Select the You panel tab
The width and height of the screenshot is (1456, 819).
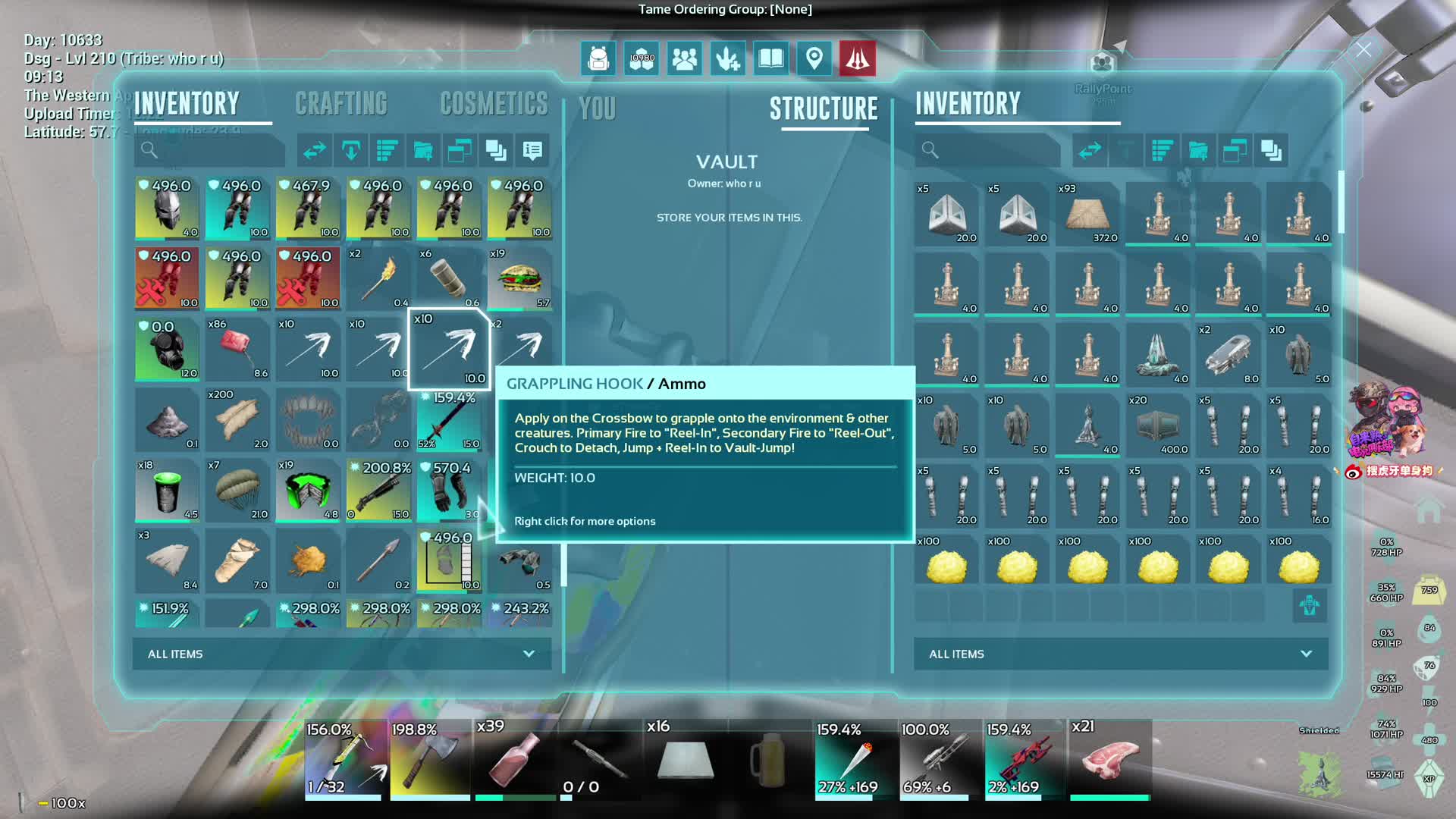(x=598, y=109)
